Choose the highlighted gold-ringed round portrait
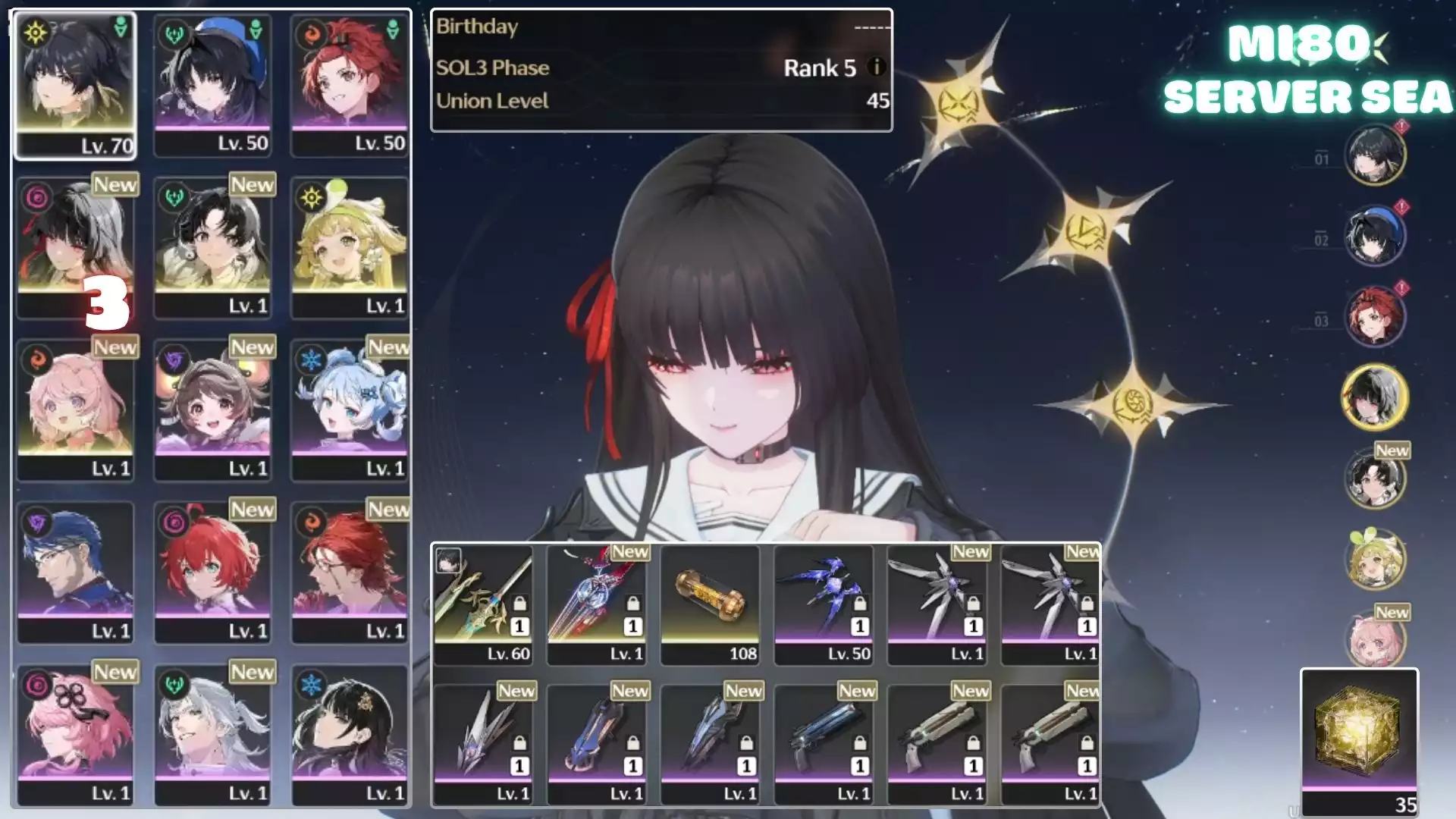 click(1374, 397)
